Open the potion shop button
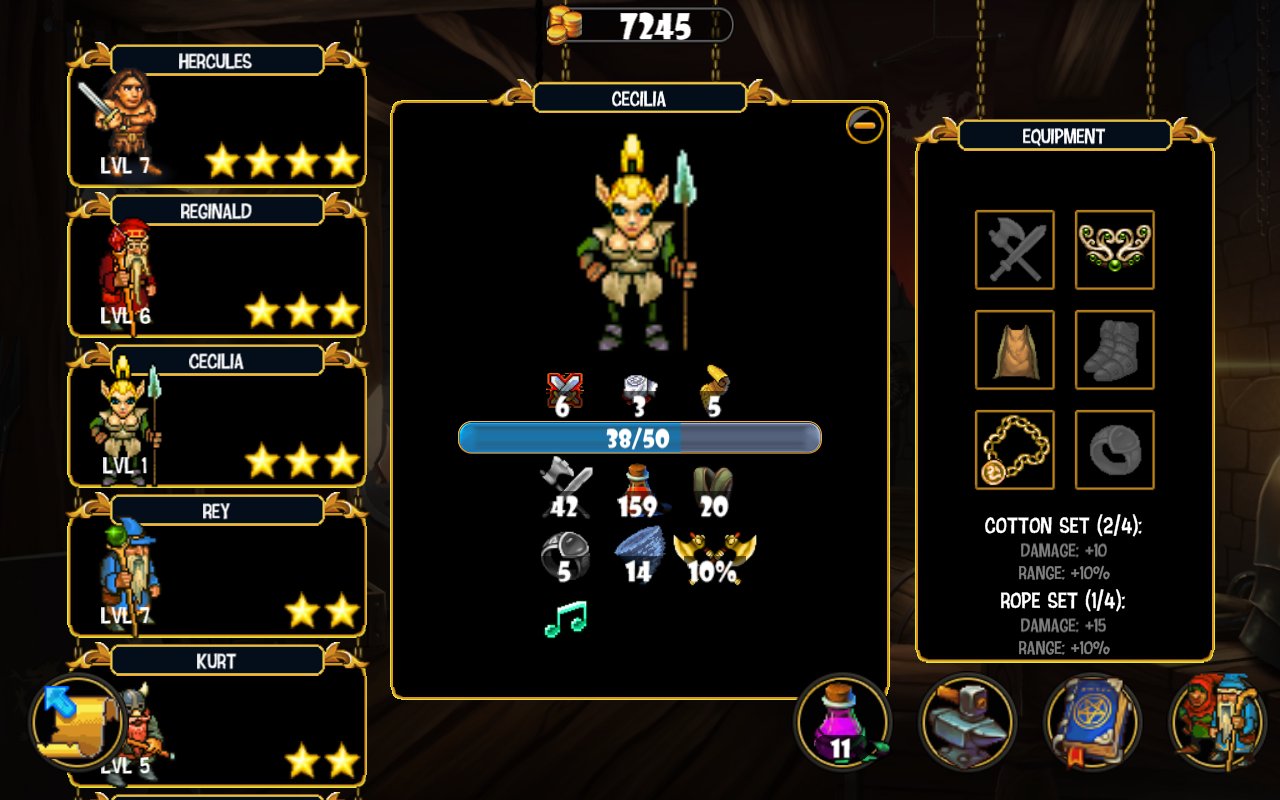The height and width of the screenshot is (800, 1280). coord(842,722)
